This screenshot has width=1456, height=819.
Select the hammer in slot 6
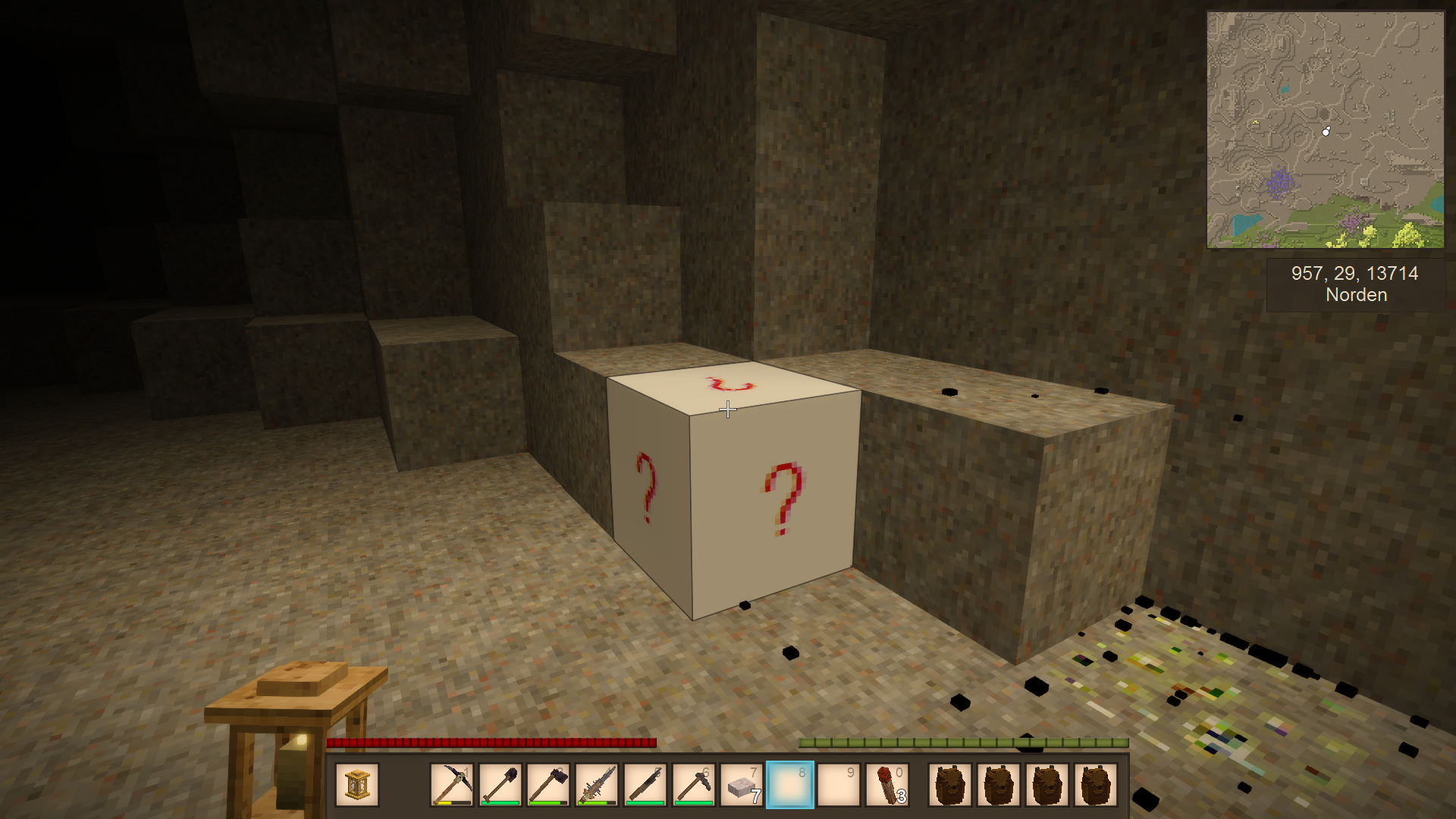click(x=694, y=784)
